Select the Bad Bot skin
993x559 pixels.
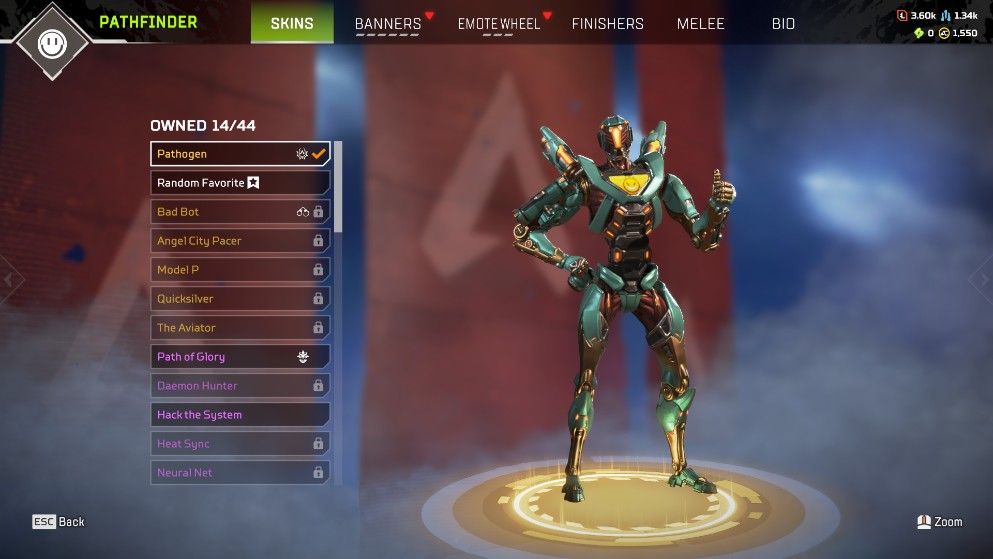(240, 212)
